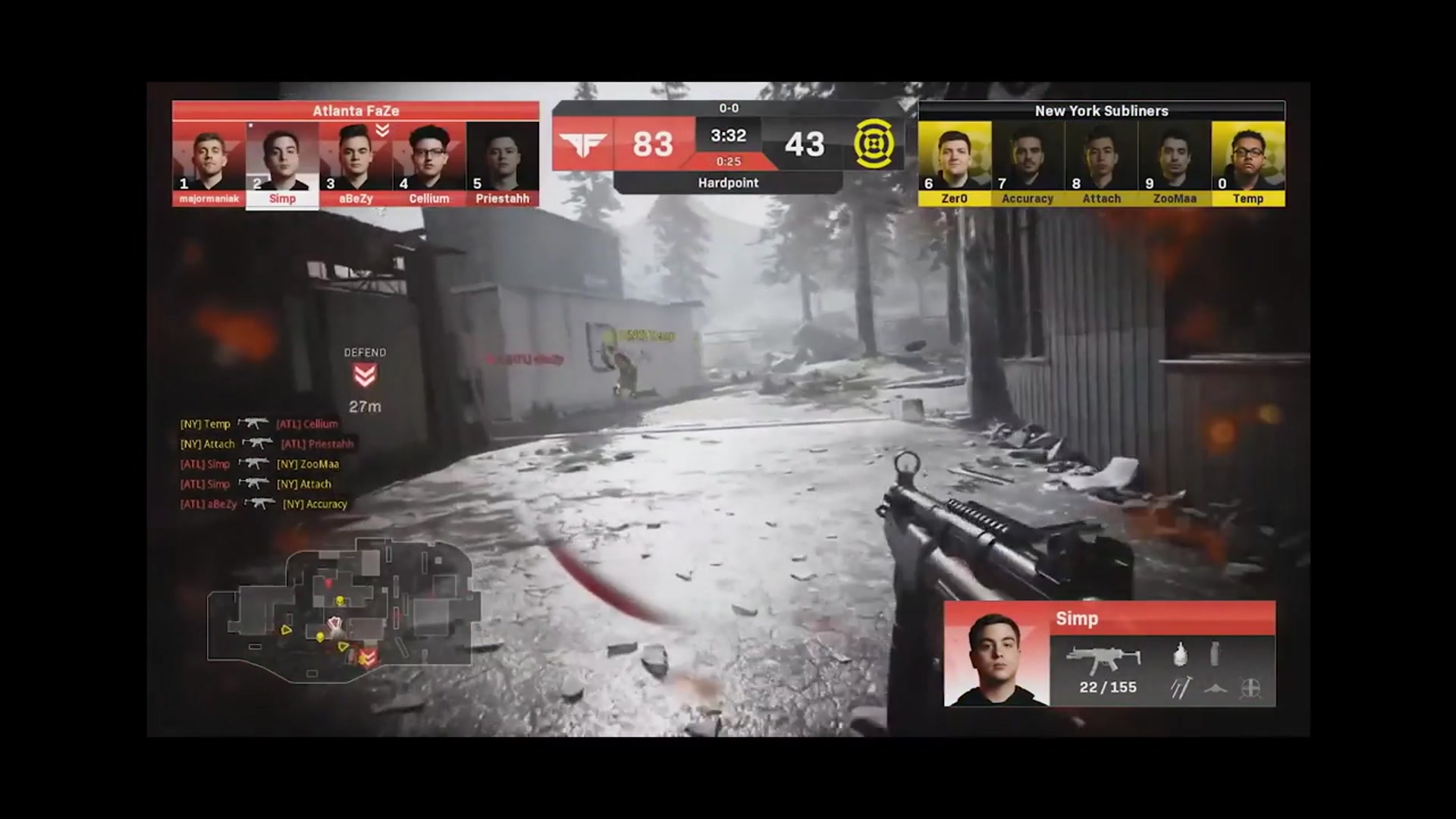Screen dimensions: 1456x819
Task: Select Simp's portrait in Atlanta FaZe roster
Action: point(282,157)
